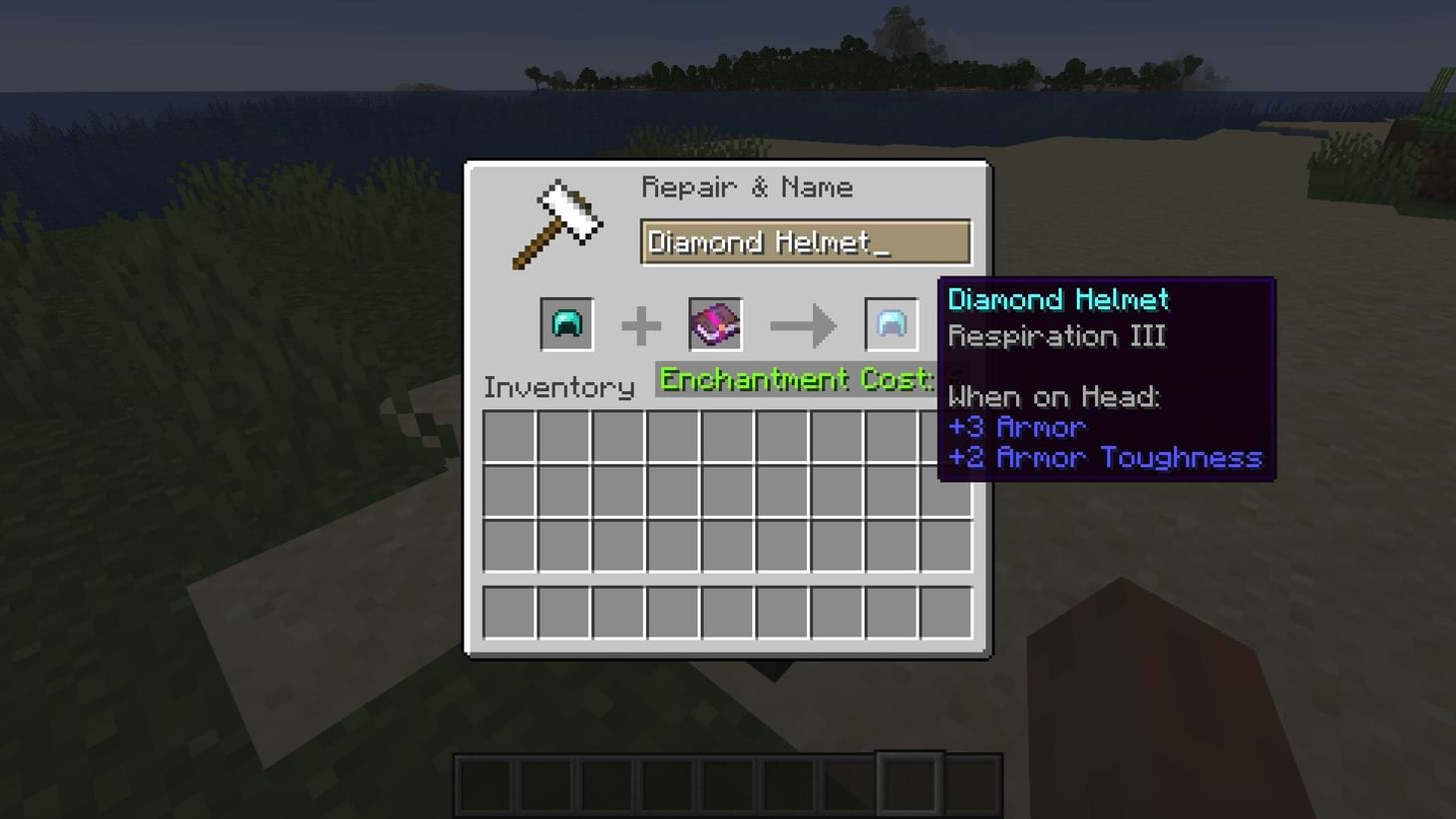Select the diamond helmet in the input slot

tap(565, 323)
